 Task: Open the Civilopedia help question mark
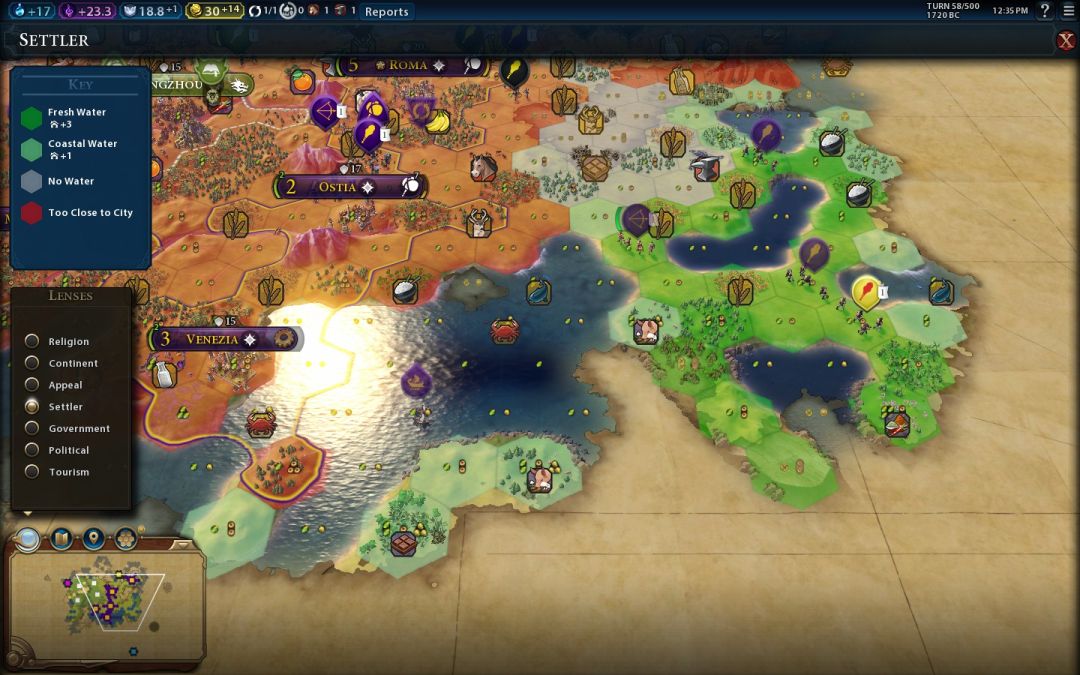click(x=1045, y=11)
